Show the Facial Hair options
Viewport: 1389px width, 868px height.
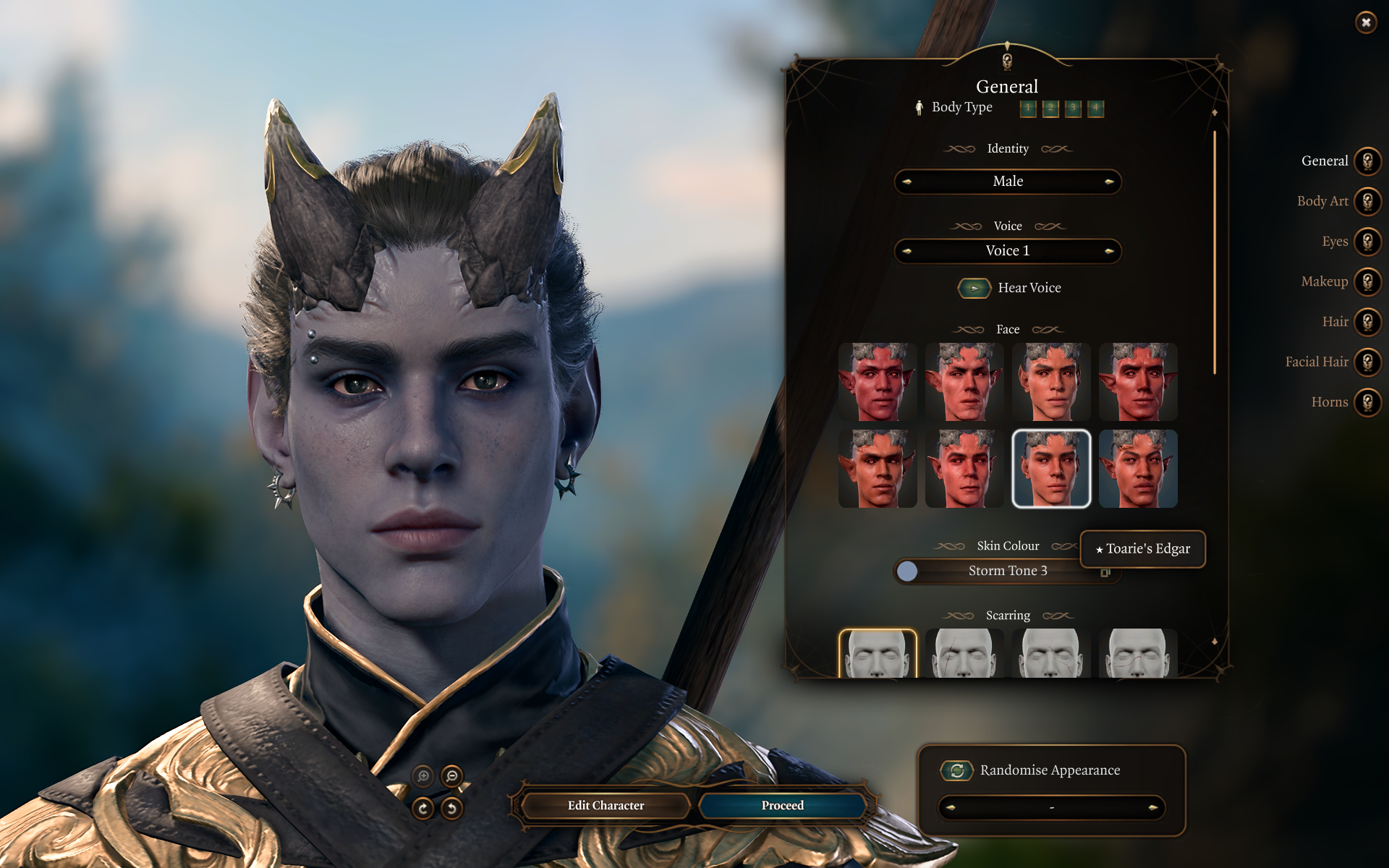pos(1367,362)
